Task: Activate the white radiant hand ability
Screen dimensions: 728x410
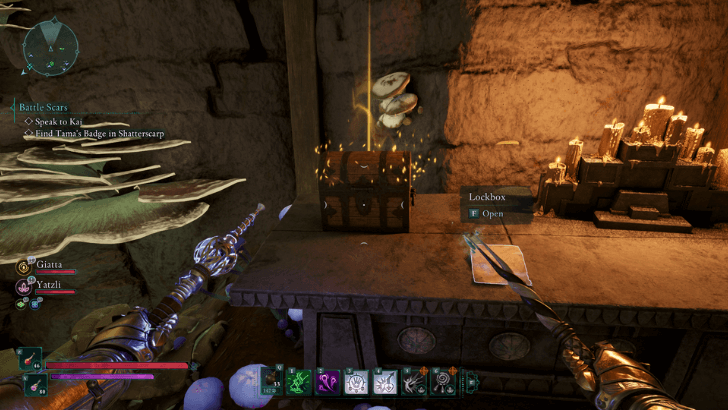Action: click(x=355, y=380)
